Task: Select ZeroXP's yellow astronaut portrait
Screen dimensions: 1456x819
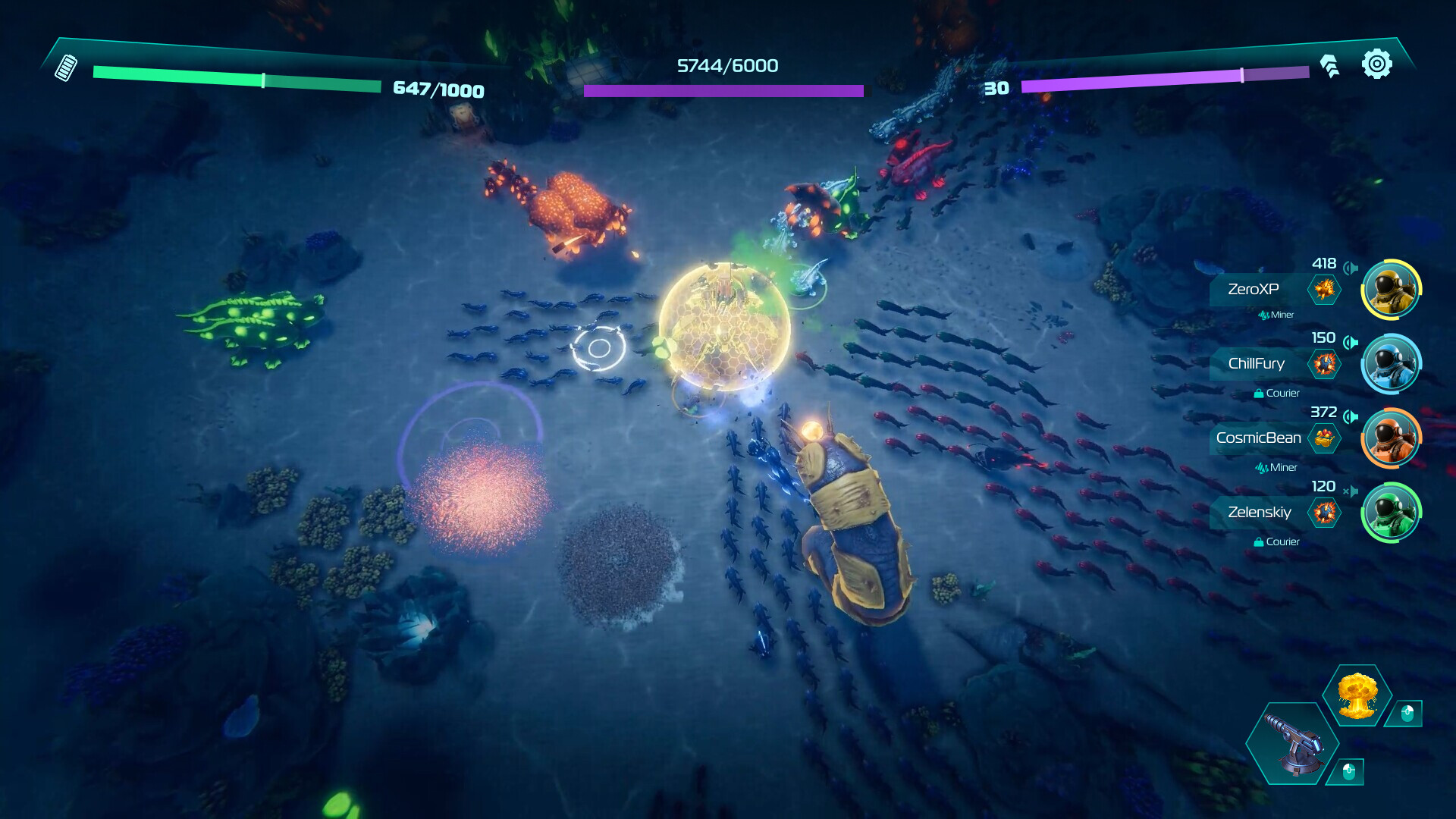Action: tap(1391, 290)
